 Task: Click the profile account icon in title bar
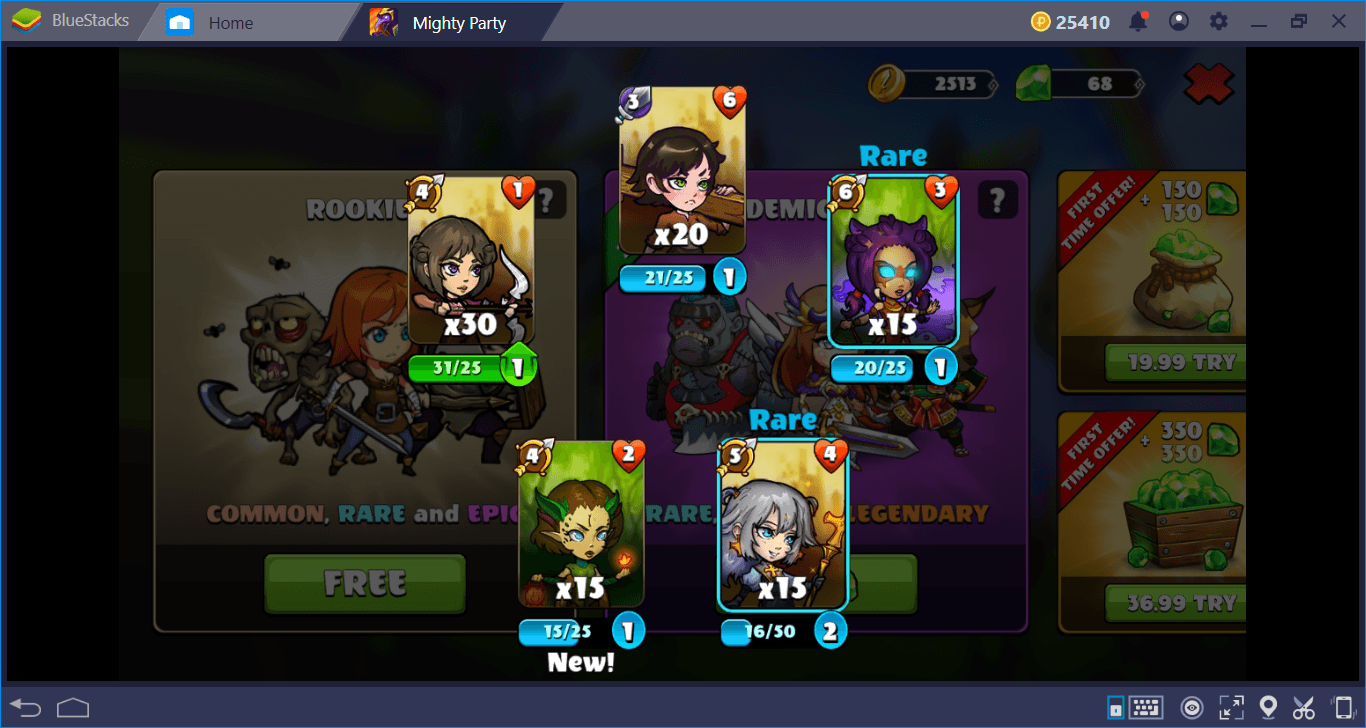point(1178,20)
